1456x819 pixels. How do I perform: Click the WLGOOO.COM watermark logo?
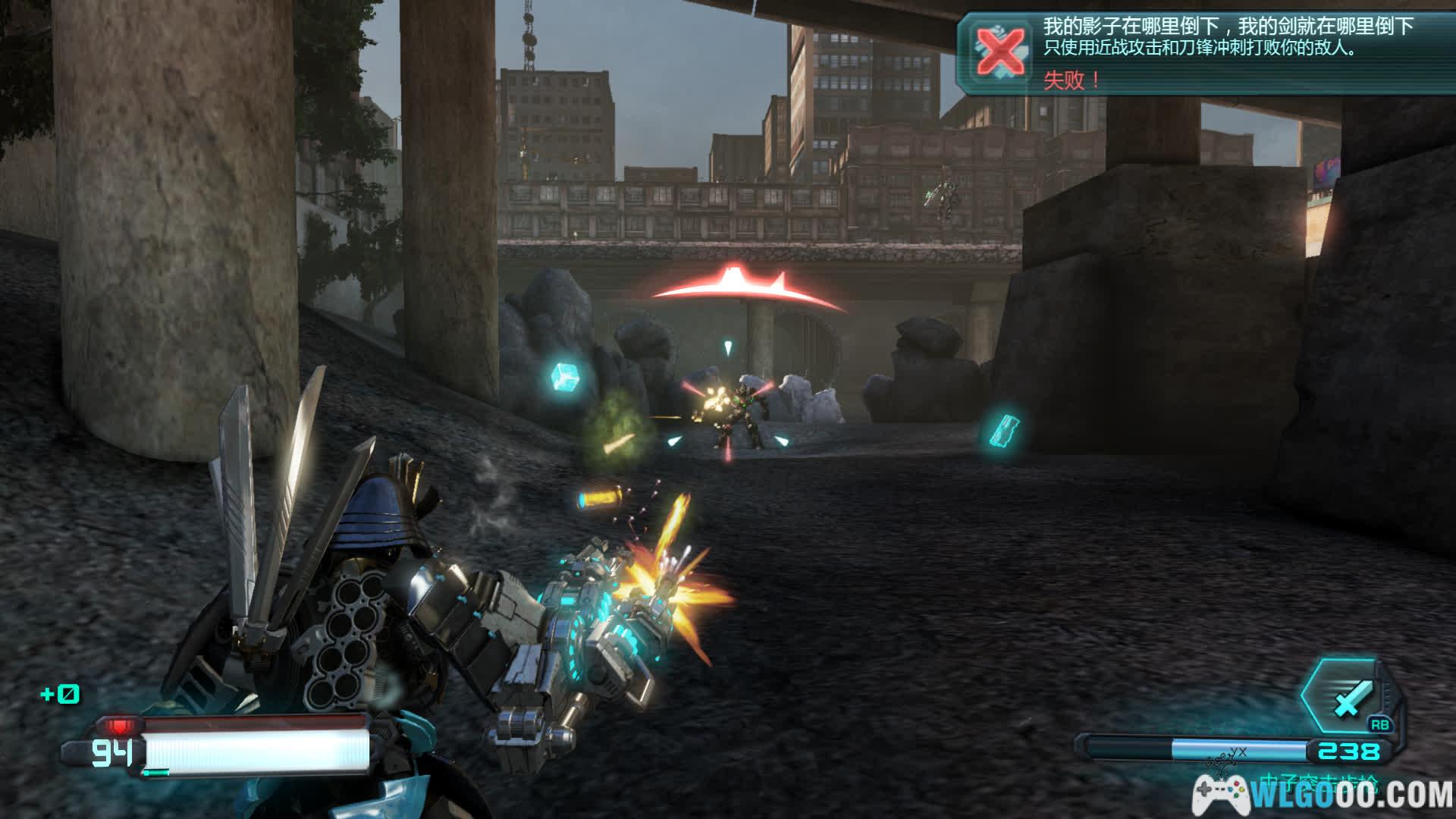1323,795
